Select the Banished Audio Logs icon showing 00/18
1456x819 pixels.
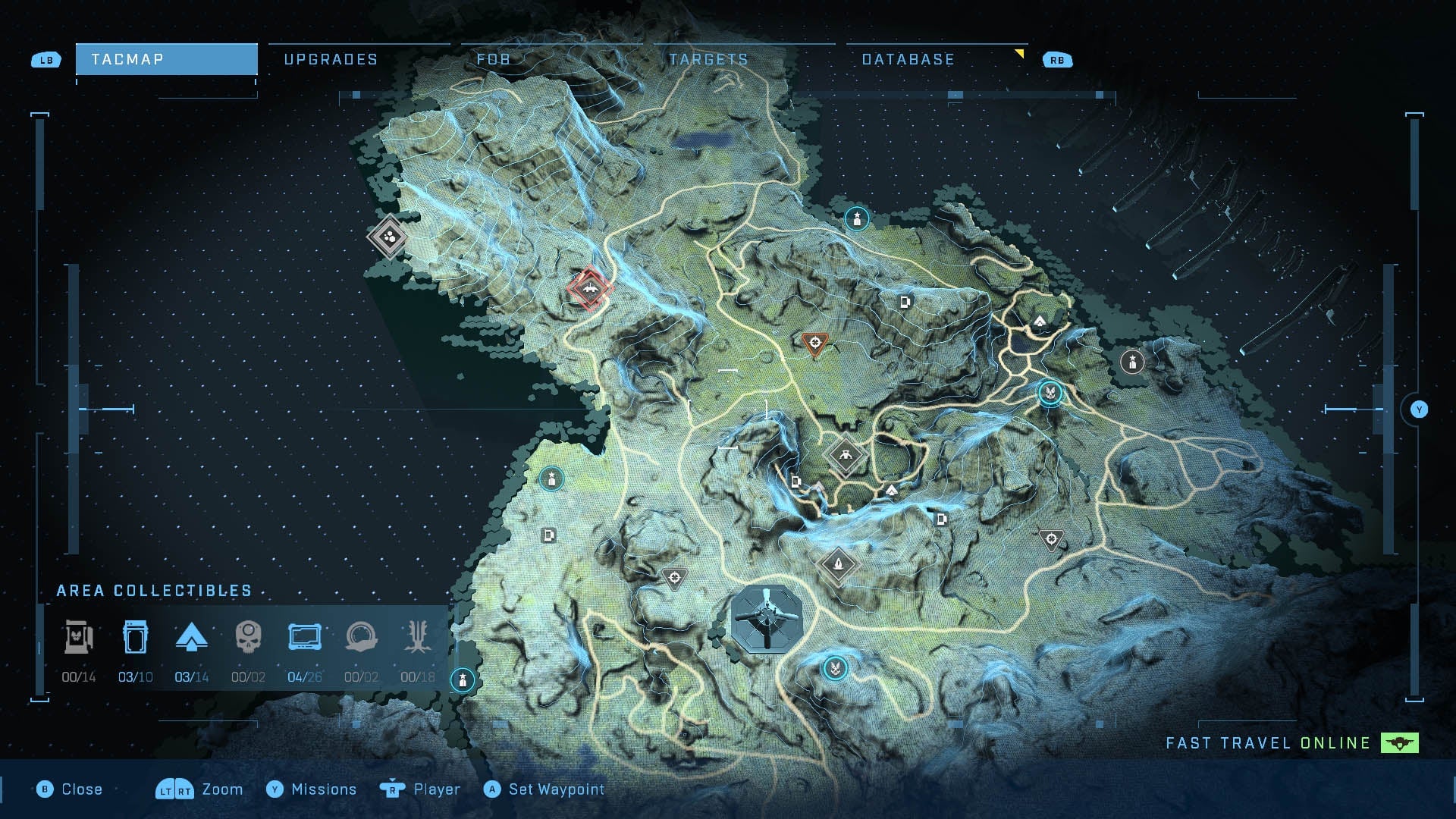pyautogui.click(x=419, y=639)
